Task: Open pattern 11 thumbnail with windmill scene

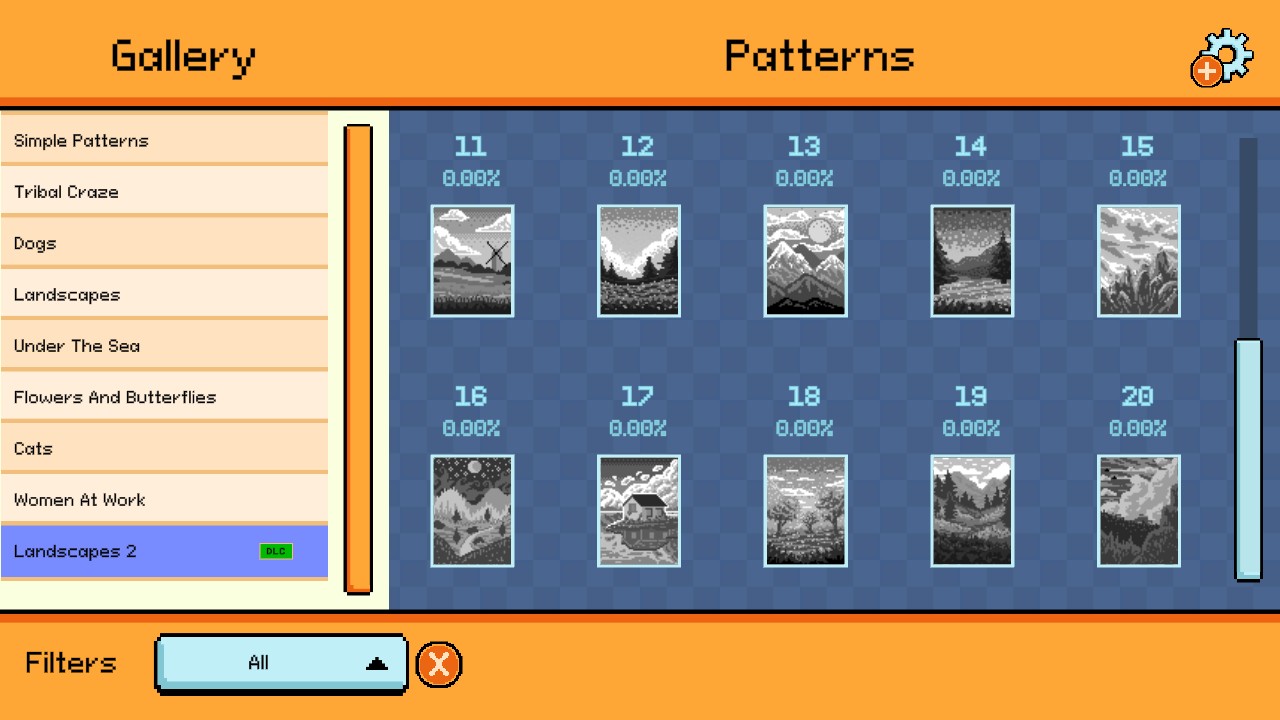Action: click(472, 261)
